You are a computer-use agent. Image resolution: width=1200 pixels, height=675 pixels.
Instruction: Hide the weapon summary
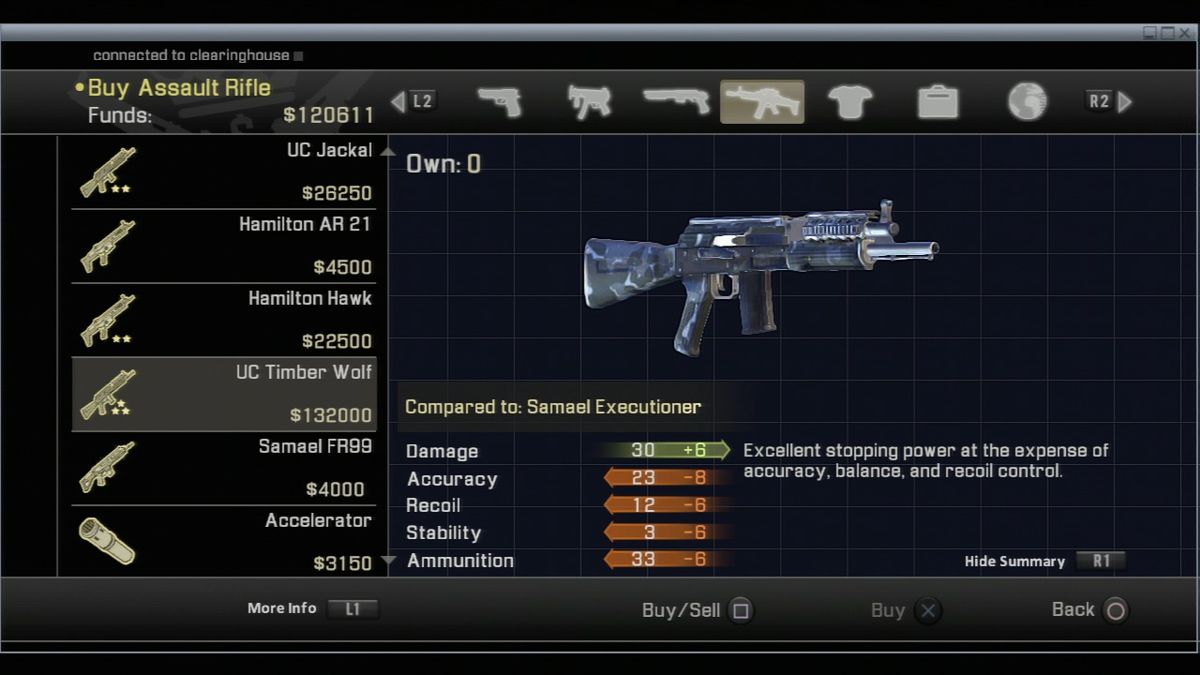point(1100,561)
